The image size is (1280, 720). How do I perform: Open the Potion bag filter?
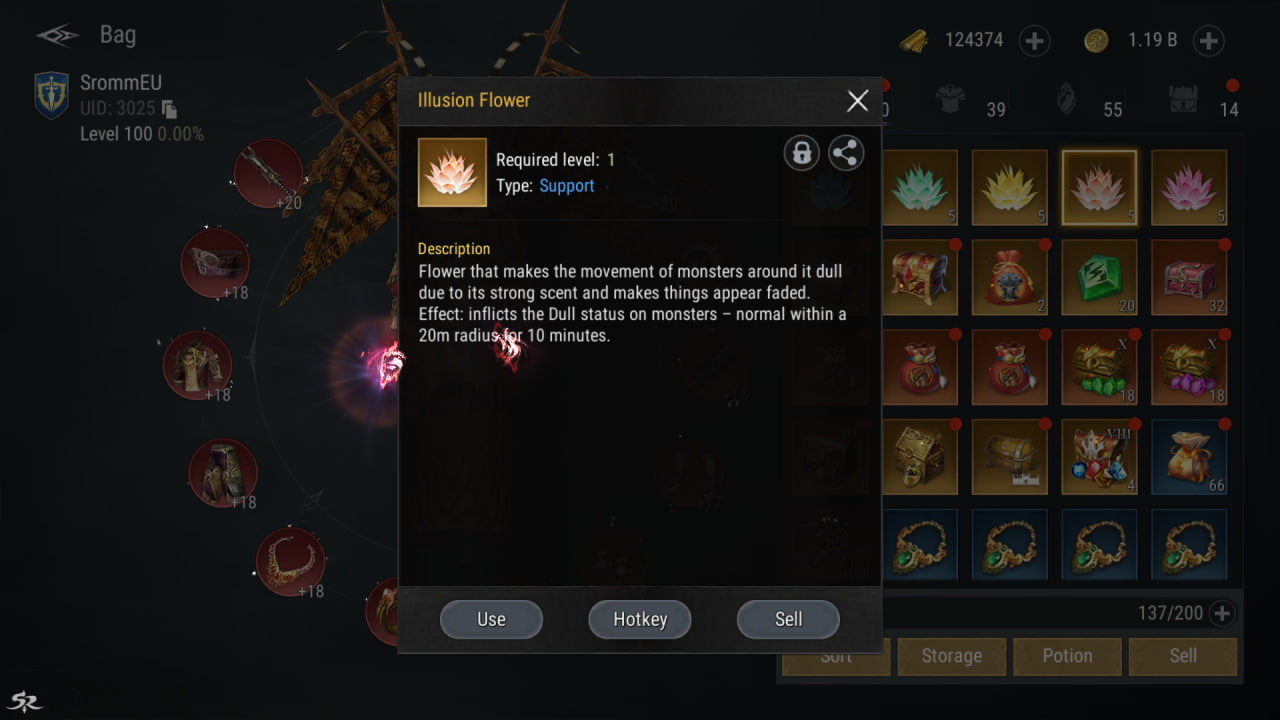pyautogui.click(x=1067, y=656)
